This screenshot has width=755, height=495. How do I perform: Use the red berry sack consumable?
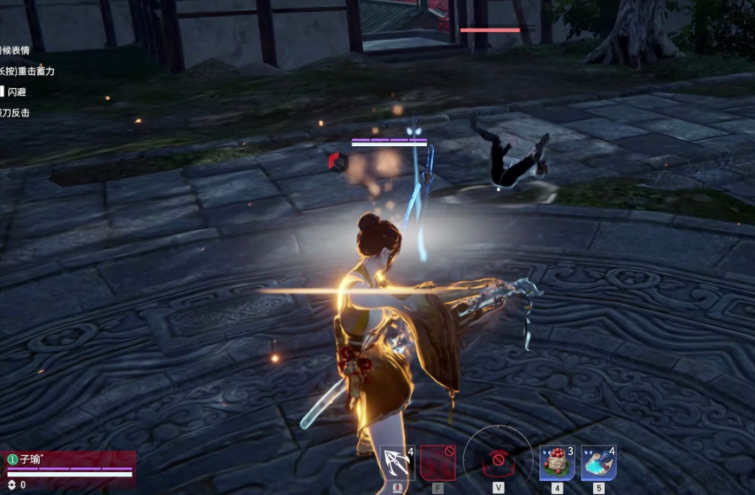[556, 463]
